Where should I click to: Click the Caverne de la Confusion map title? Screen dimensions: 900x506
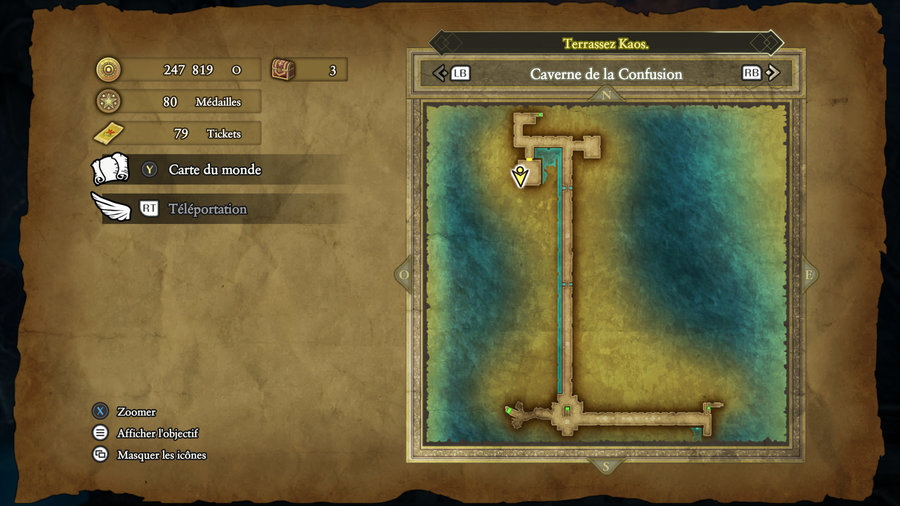tap(606, 74)
